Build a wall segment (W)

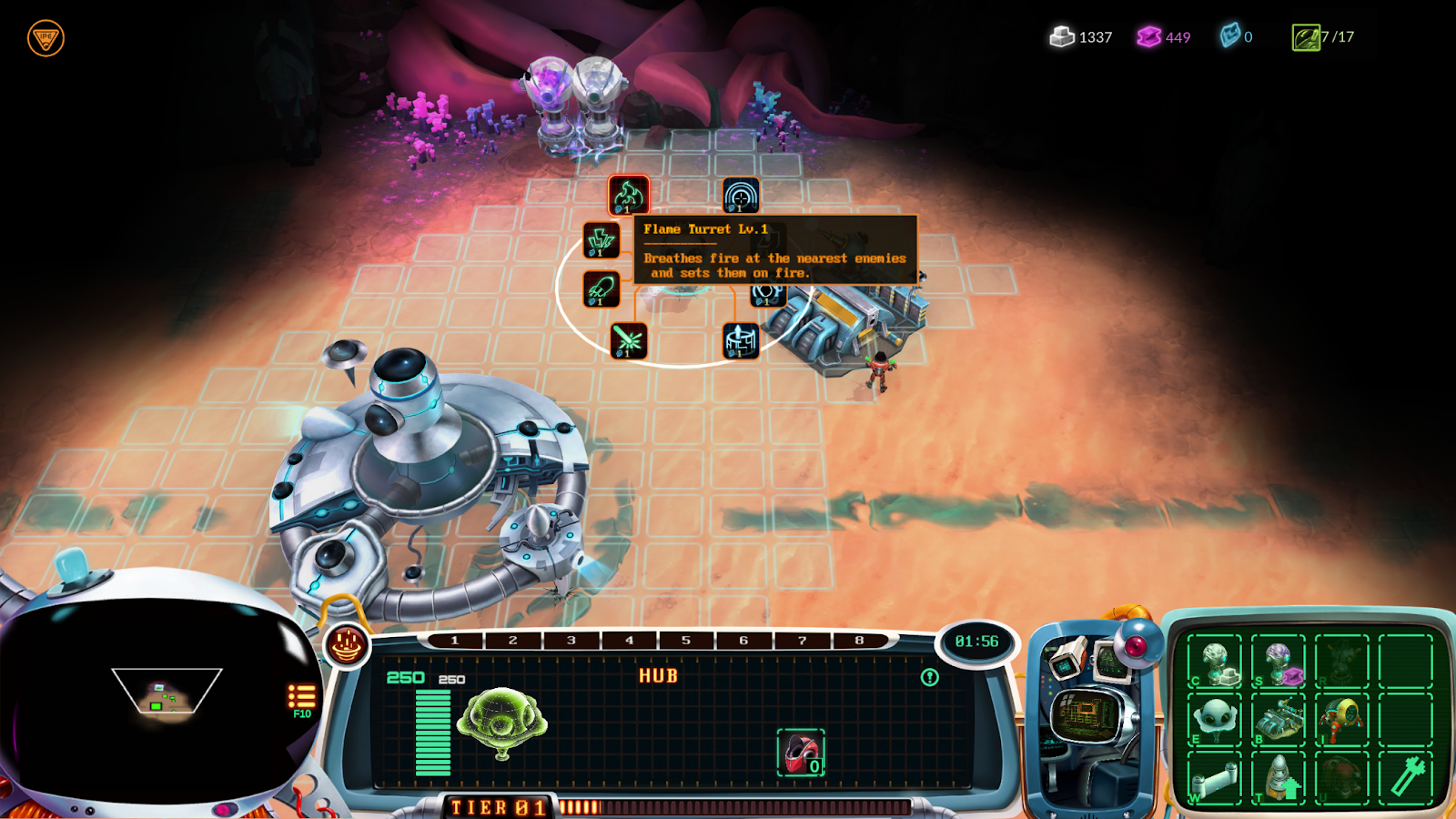pos(1215,778)
